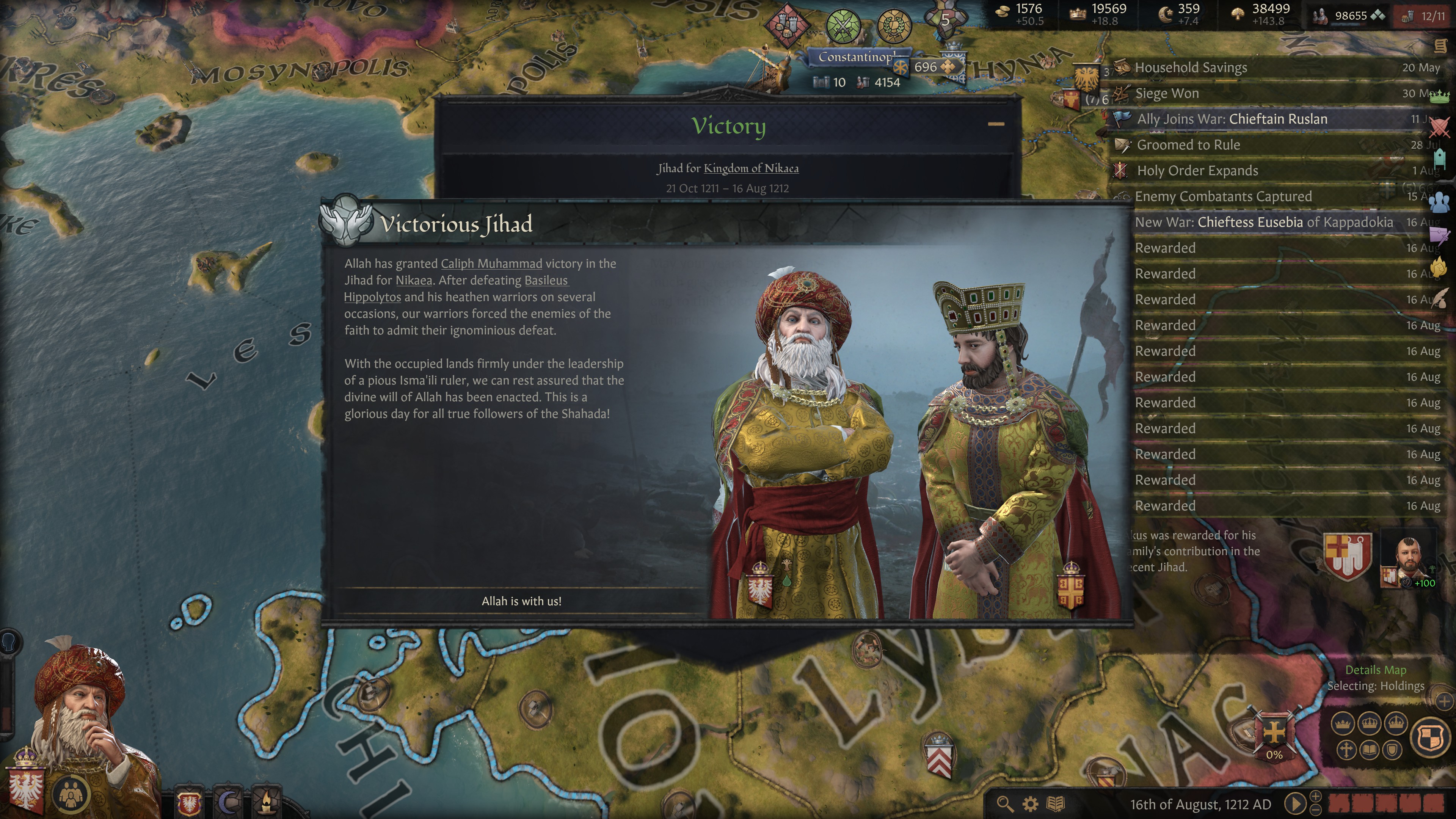Open the Caliph Muhammad character link
1456x819 pixels.
[x=491, y=264]
